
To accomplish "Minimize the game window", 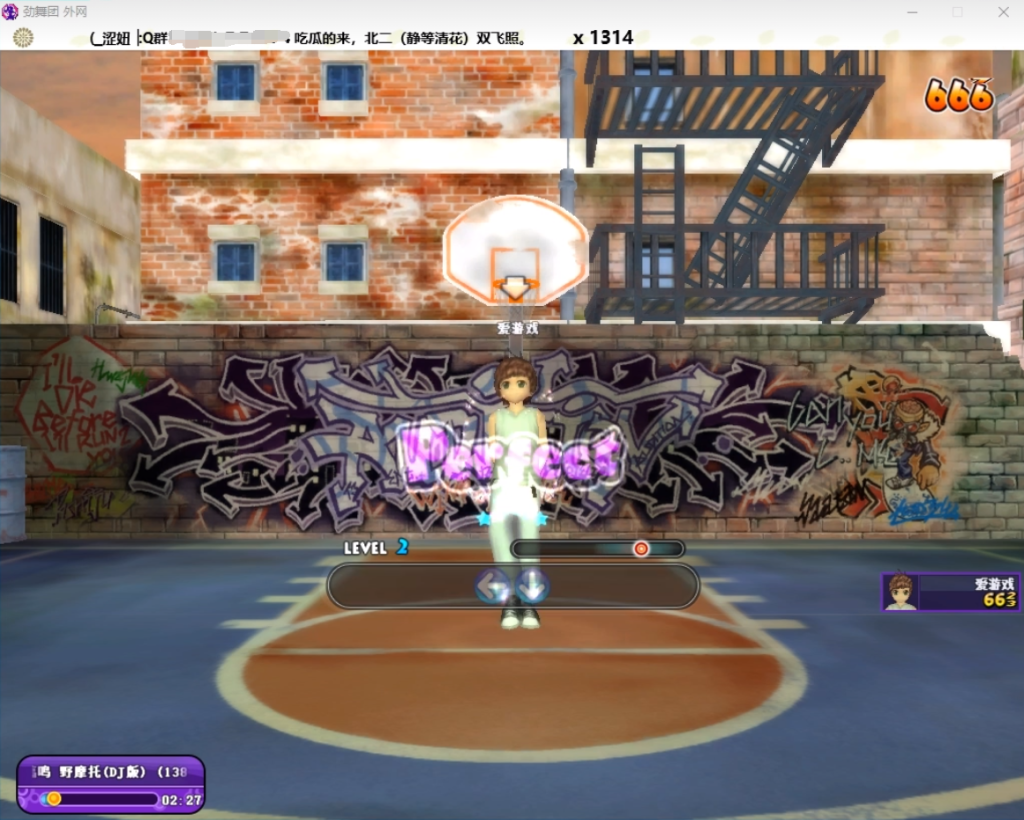I will pyautogui.click(x=912, y=12).
